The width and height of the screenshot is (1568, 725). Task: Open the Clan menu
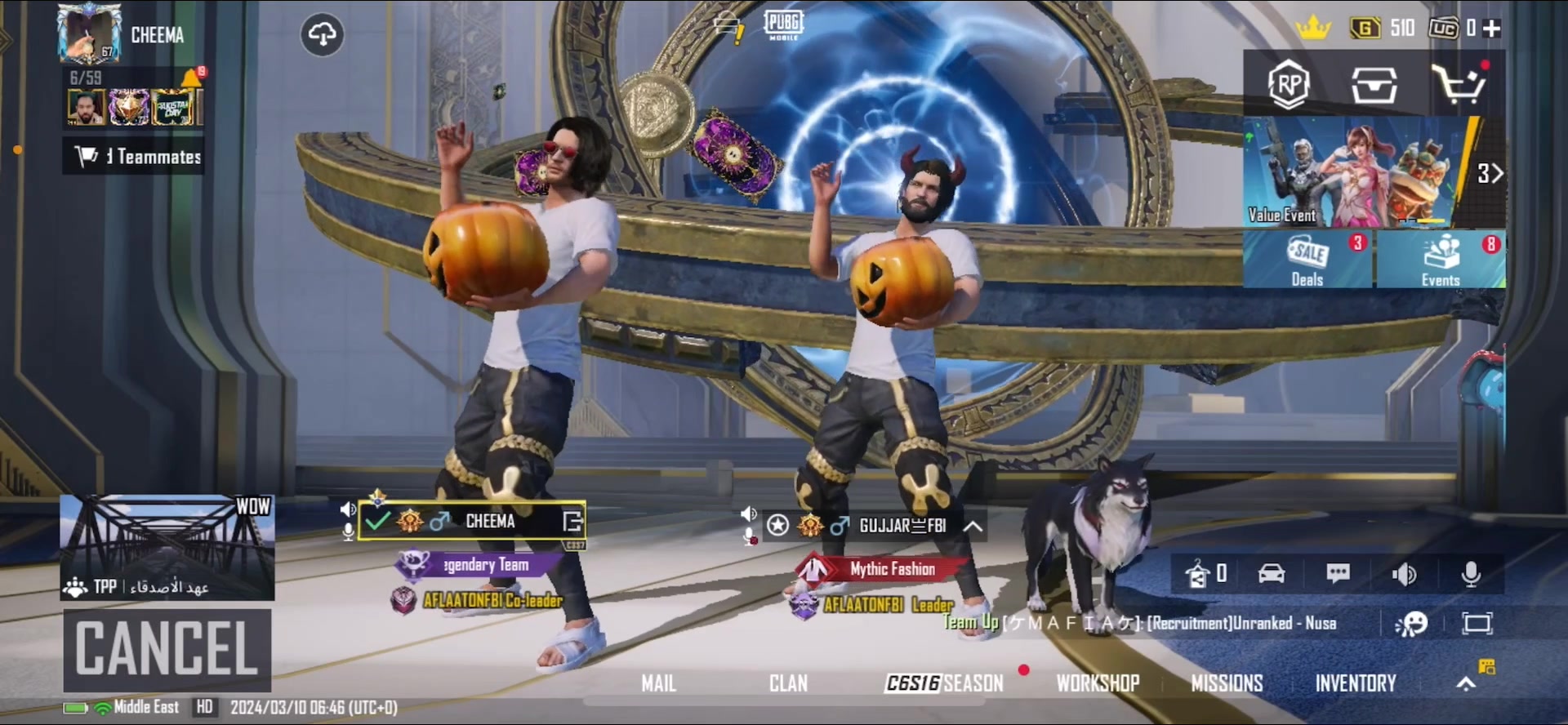[788, 683]
